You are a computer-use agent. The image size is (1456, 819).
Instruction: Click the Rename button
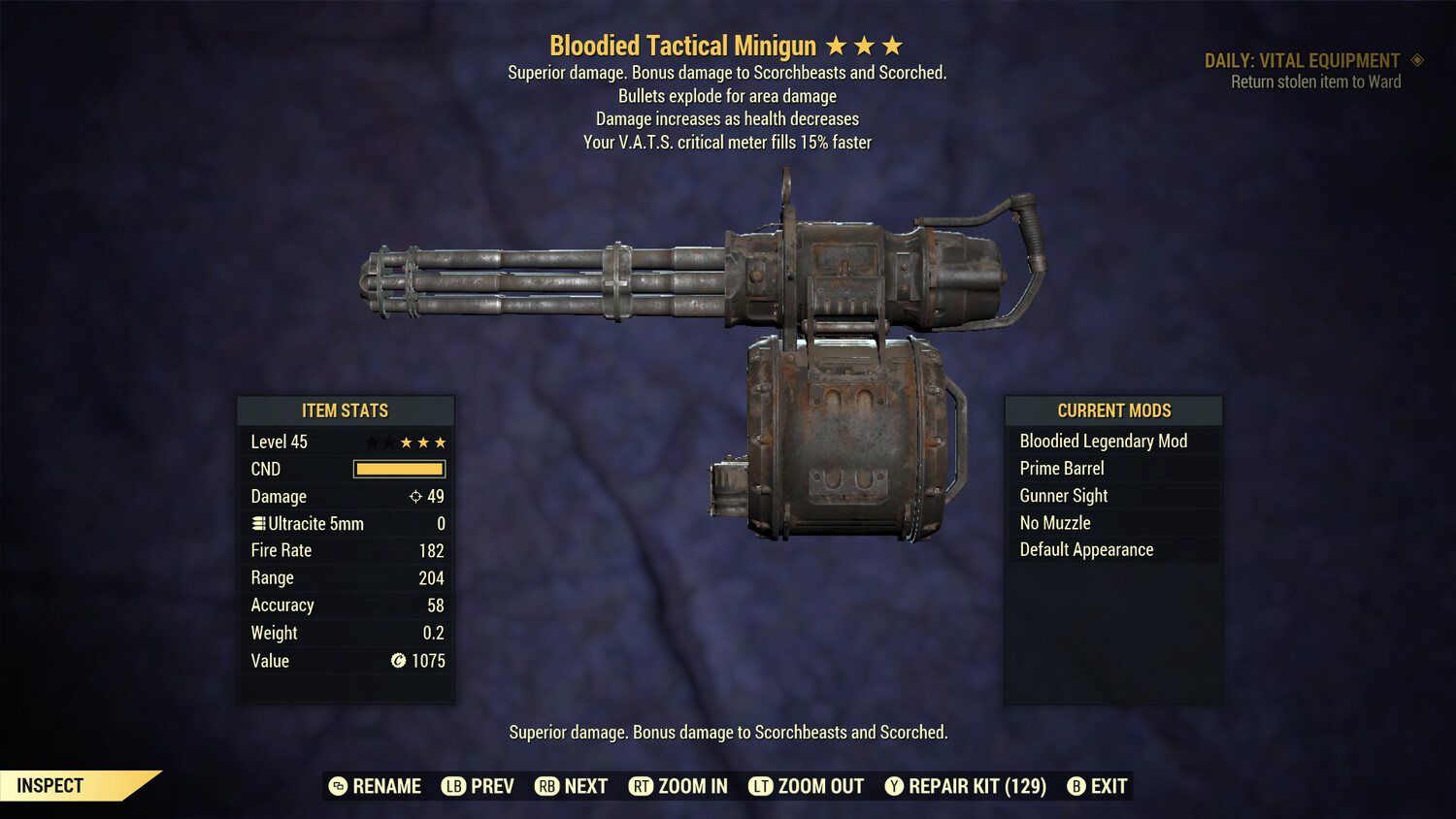(379, 786)
